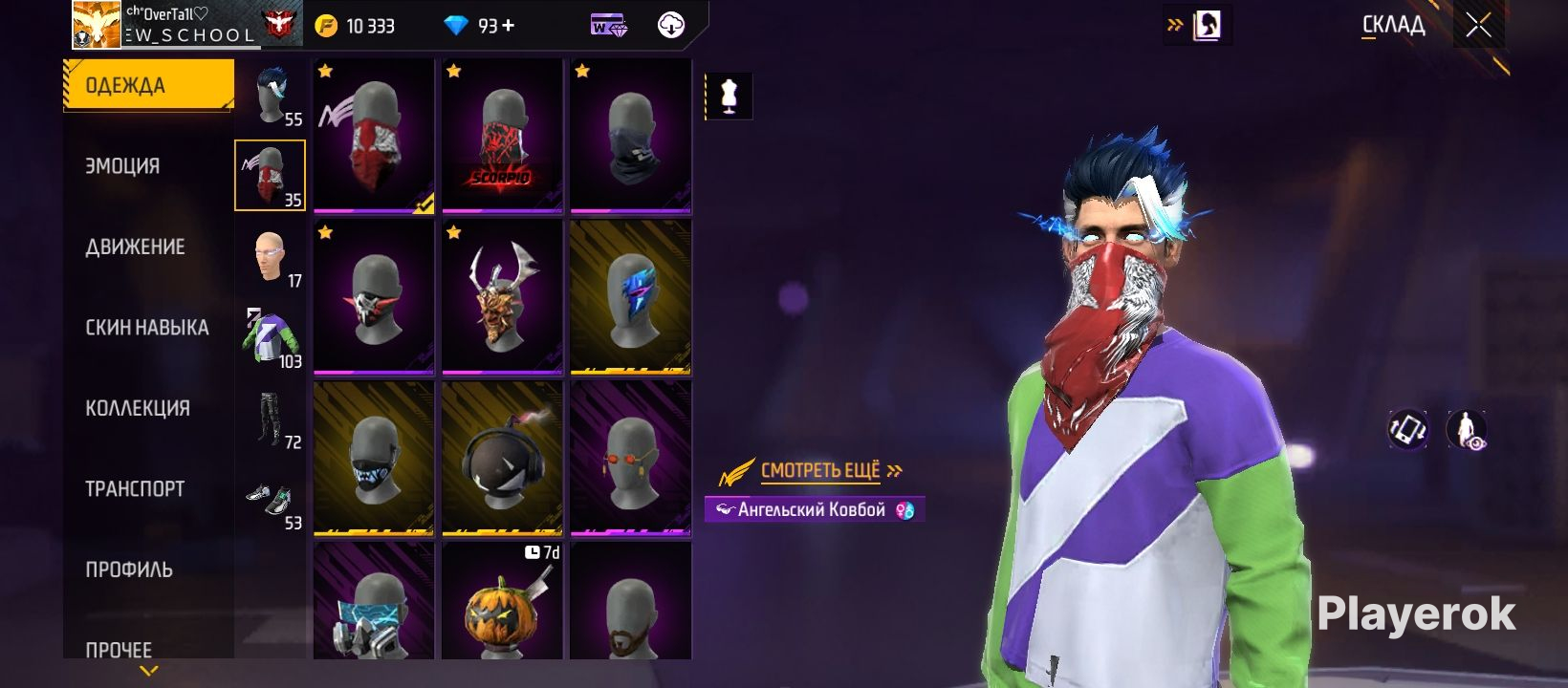Open the КОЛЛЕКЦИЯ tab
This screenshot has height=688, width=1568.
[x=138, y=408]
